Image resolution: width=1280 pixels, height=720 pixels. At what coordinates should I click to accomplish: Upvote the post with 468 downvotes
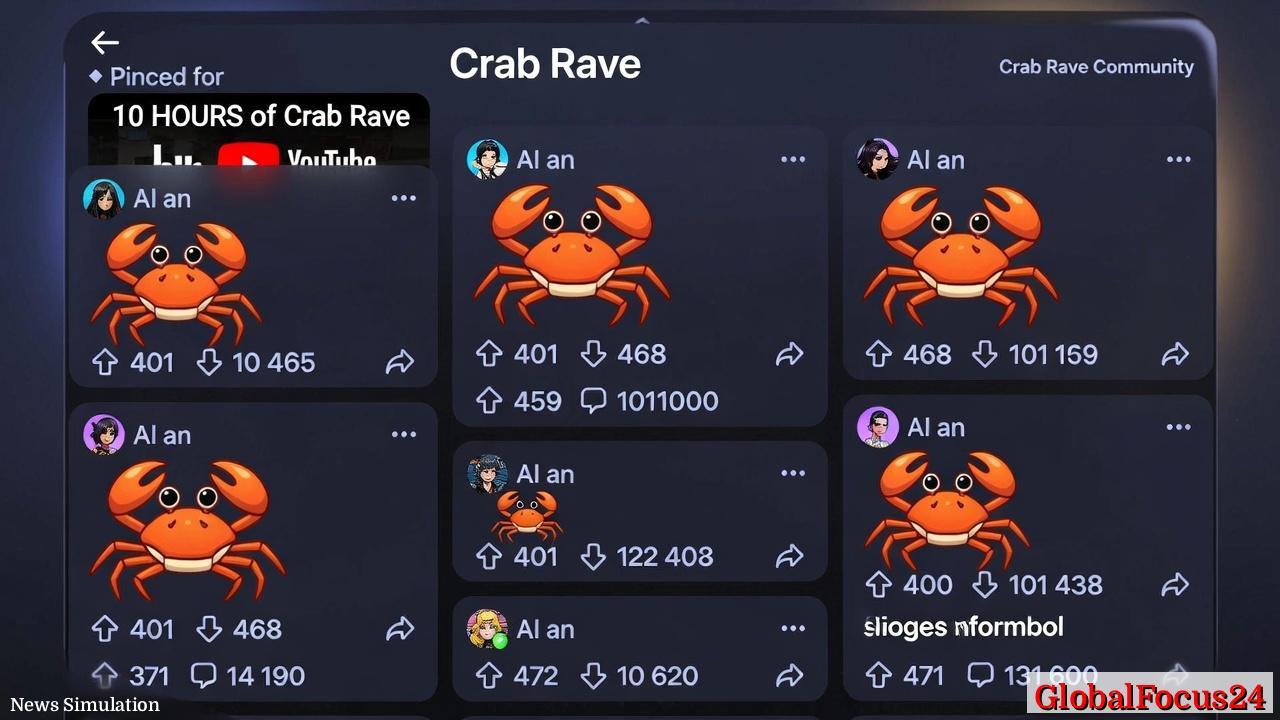point(488,353)
